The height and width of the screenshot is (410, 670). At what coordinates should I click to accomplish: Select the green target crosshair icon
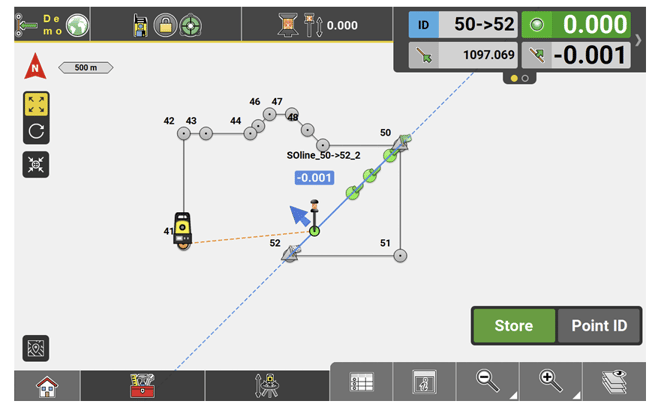click(x=190, y=25)
